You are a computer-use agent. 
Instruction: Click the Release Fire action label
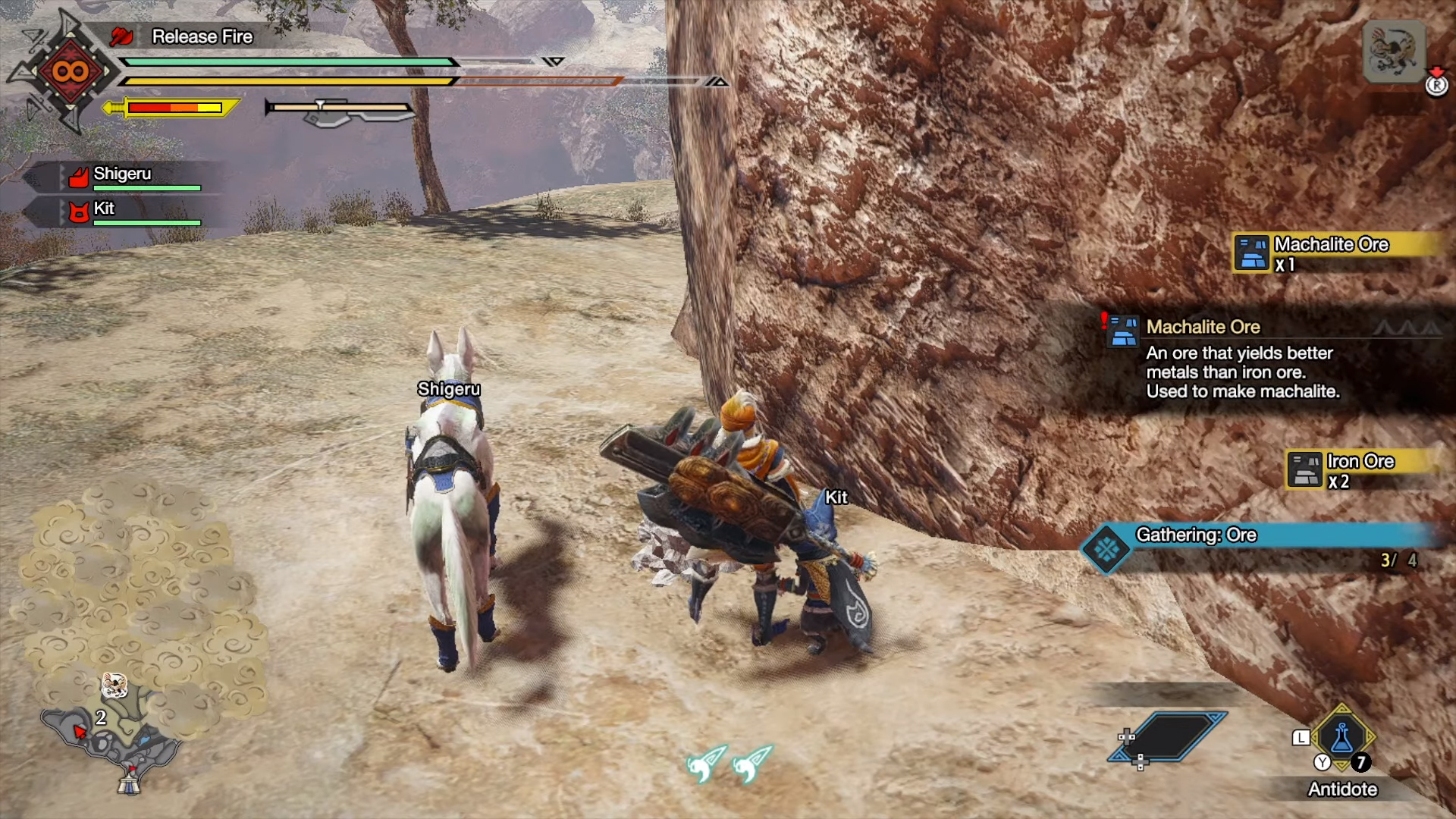point(202,36)
